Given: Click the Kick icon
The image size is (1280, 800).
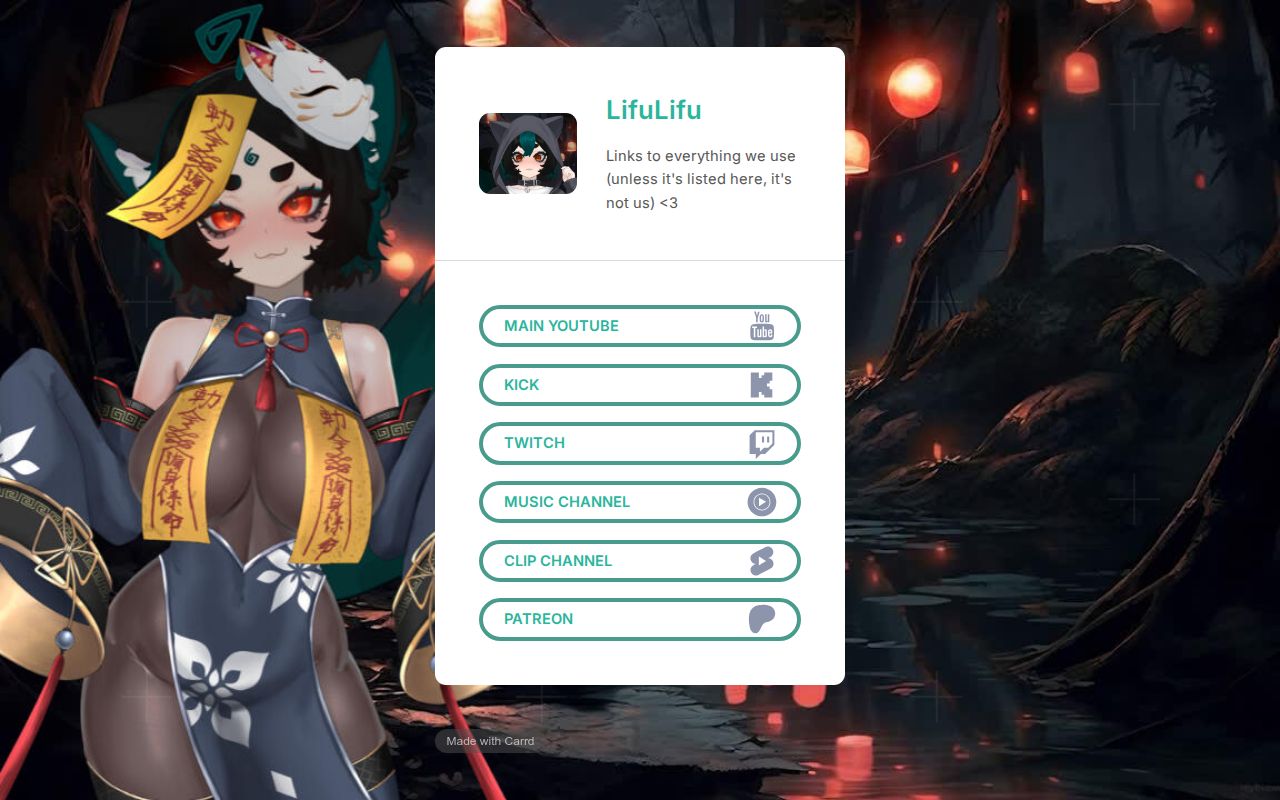Looking at the screenshot, I should 761,384.
